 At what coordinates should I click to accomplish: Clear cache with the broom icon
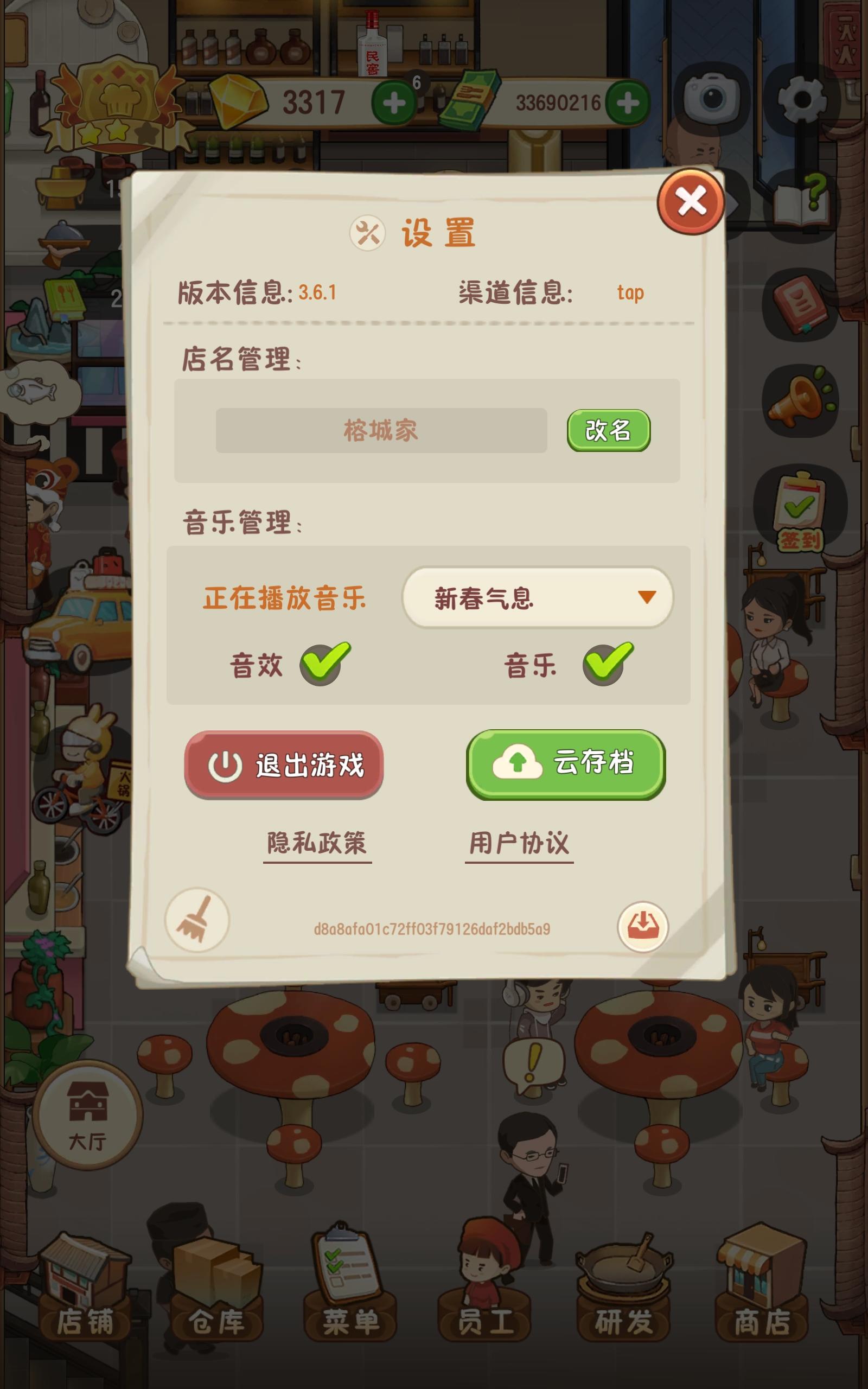tap(198, 920)
